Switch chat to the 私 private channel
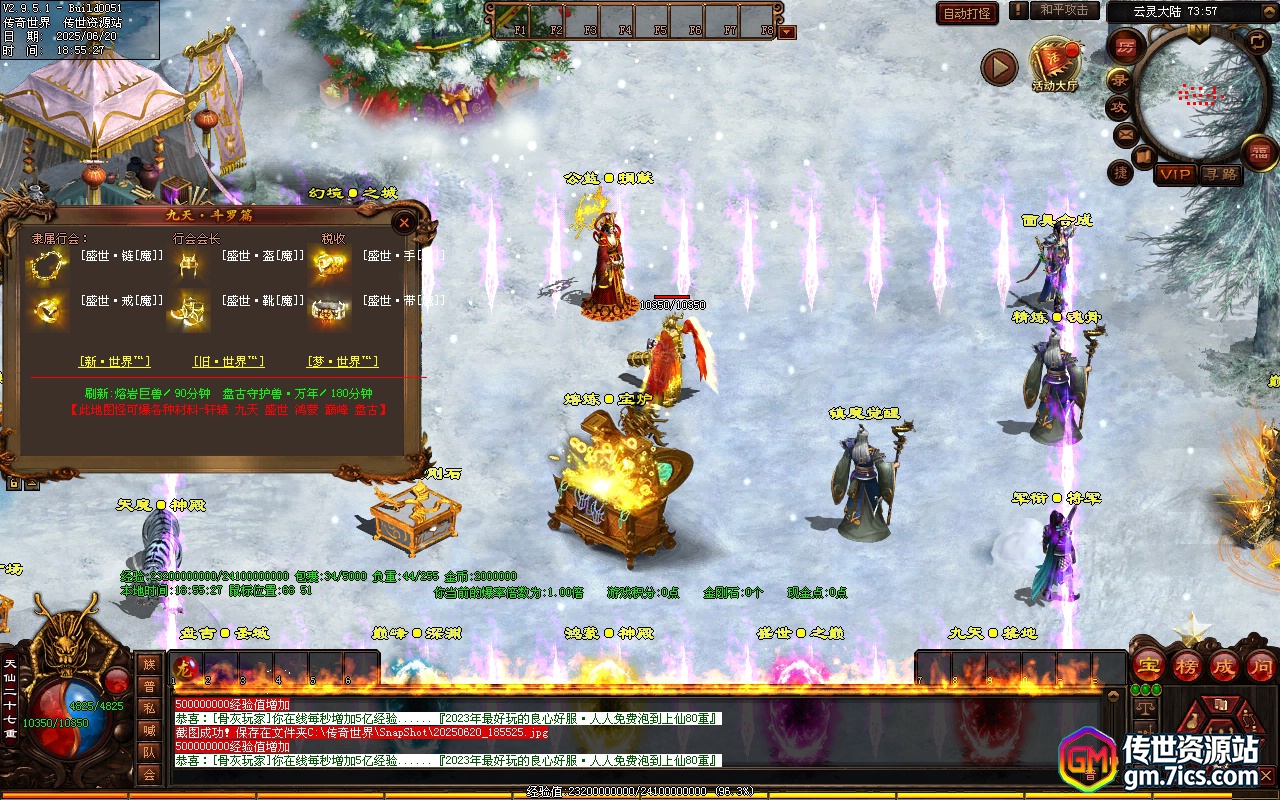Viewport: 1280px width, 800px height. [x=149, y=707]
